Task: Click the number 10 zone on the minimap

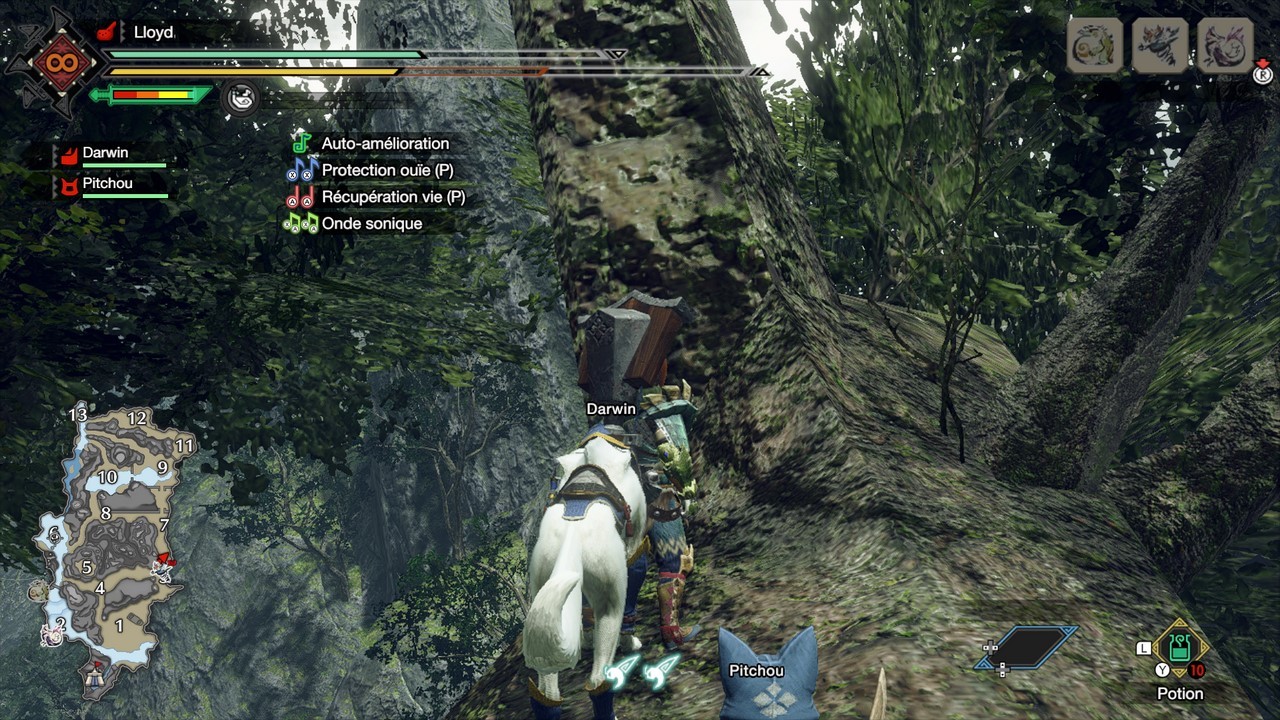Action: click(x=107, y=478)
